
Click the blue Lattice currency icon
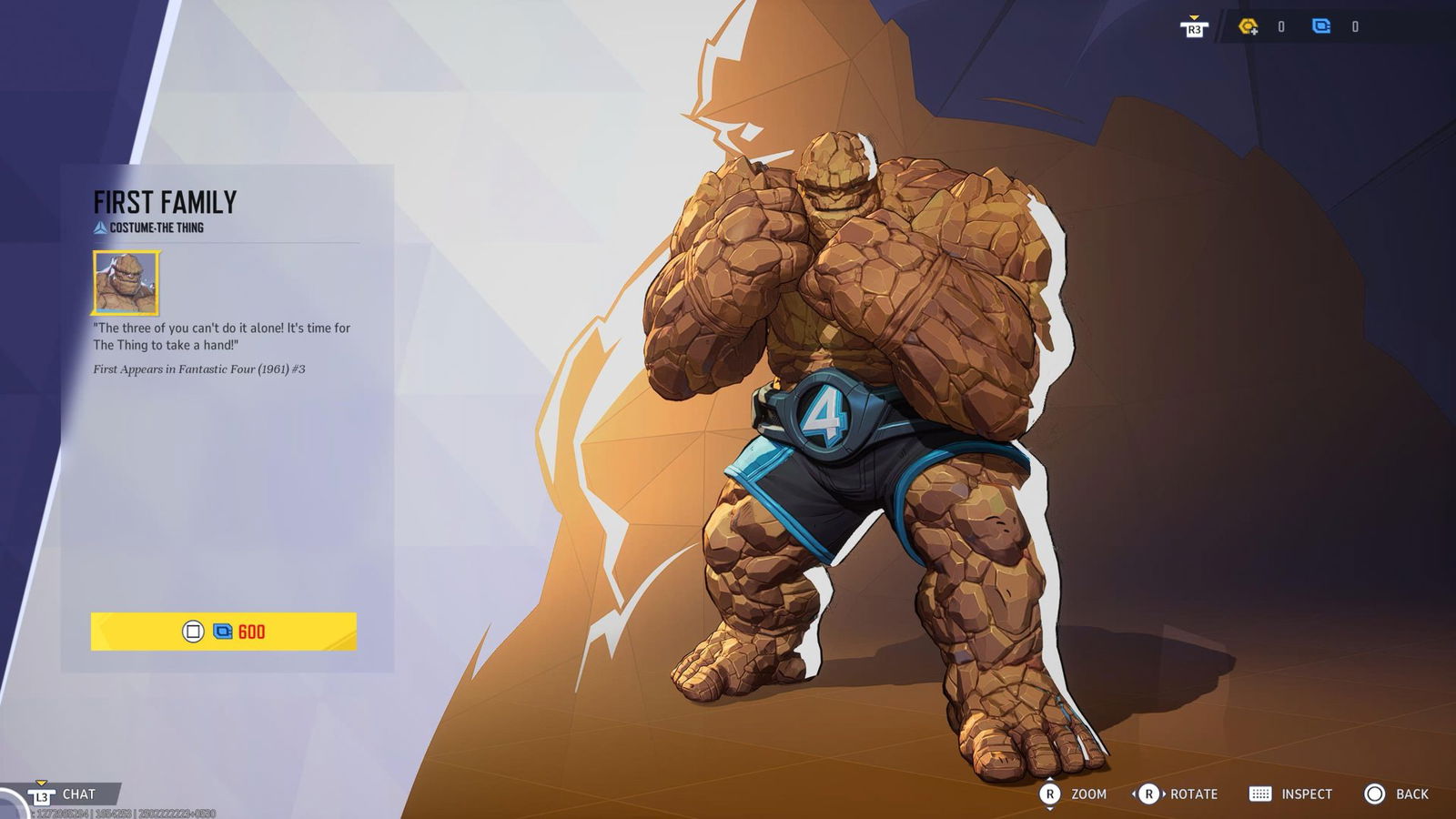pyautogui.click(x=1321, y=26)
